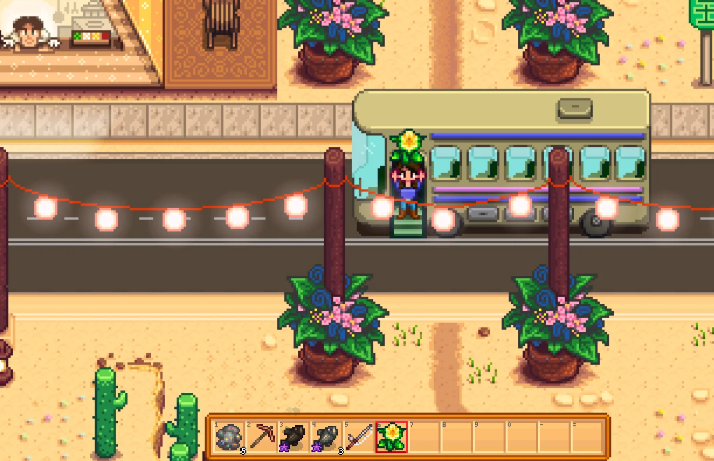Select the sword in the hotbar
This screenshot has height=461, width=714.
(x=358, y=436)
